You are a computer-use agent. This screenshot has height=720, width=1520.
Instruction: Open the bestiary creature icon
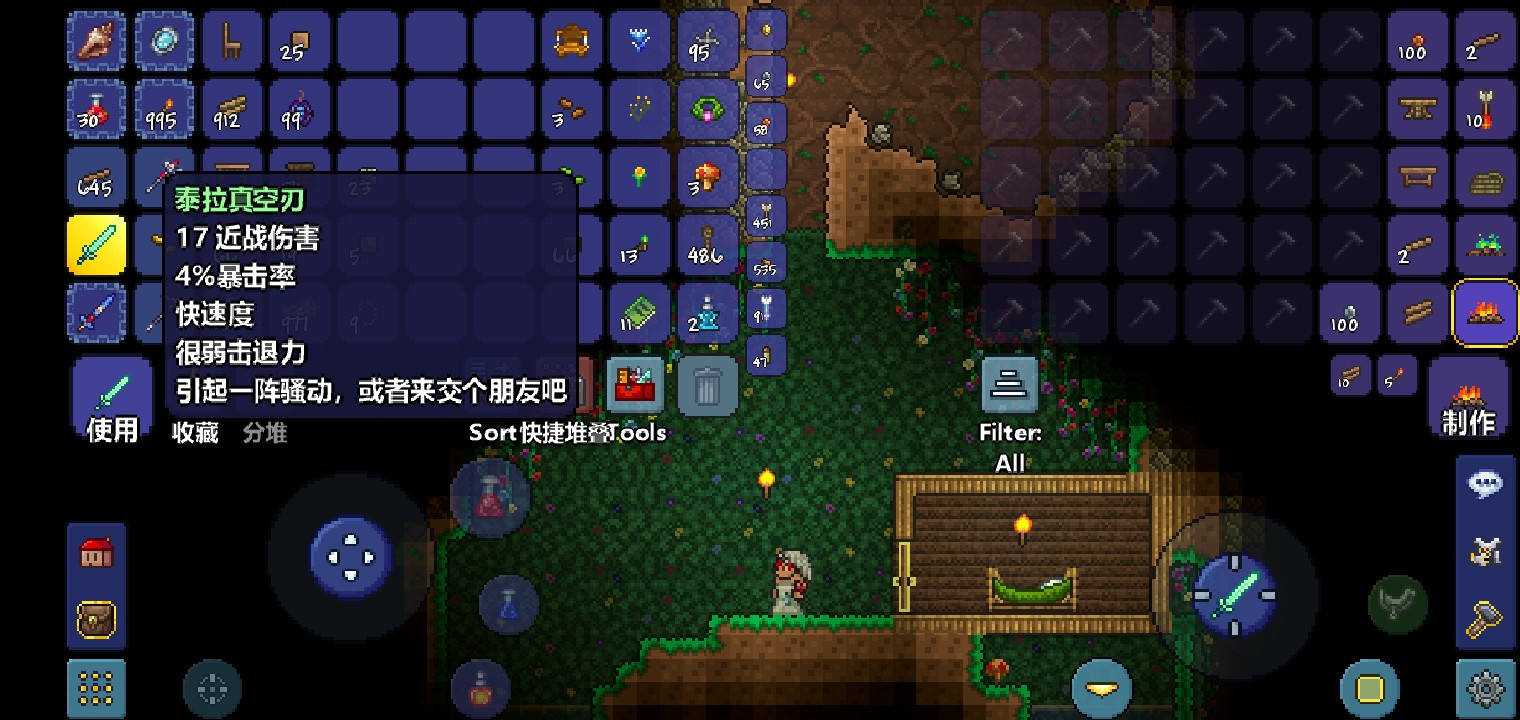(x=1486, y=551)
